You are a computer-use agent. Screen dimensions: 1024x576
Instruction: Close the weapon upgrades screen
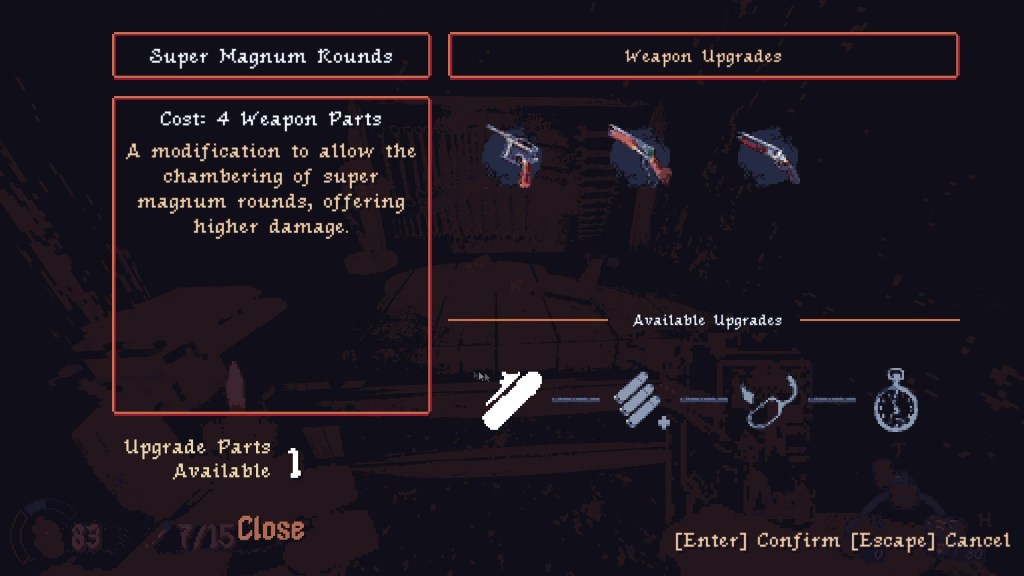point(271,528)
